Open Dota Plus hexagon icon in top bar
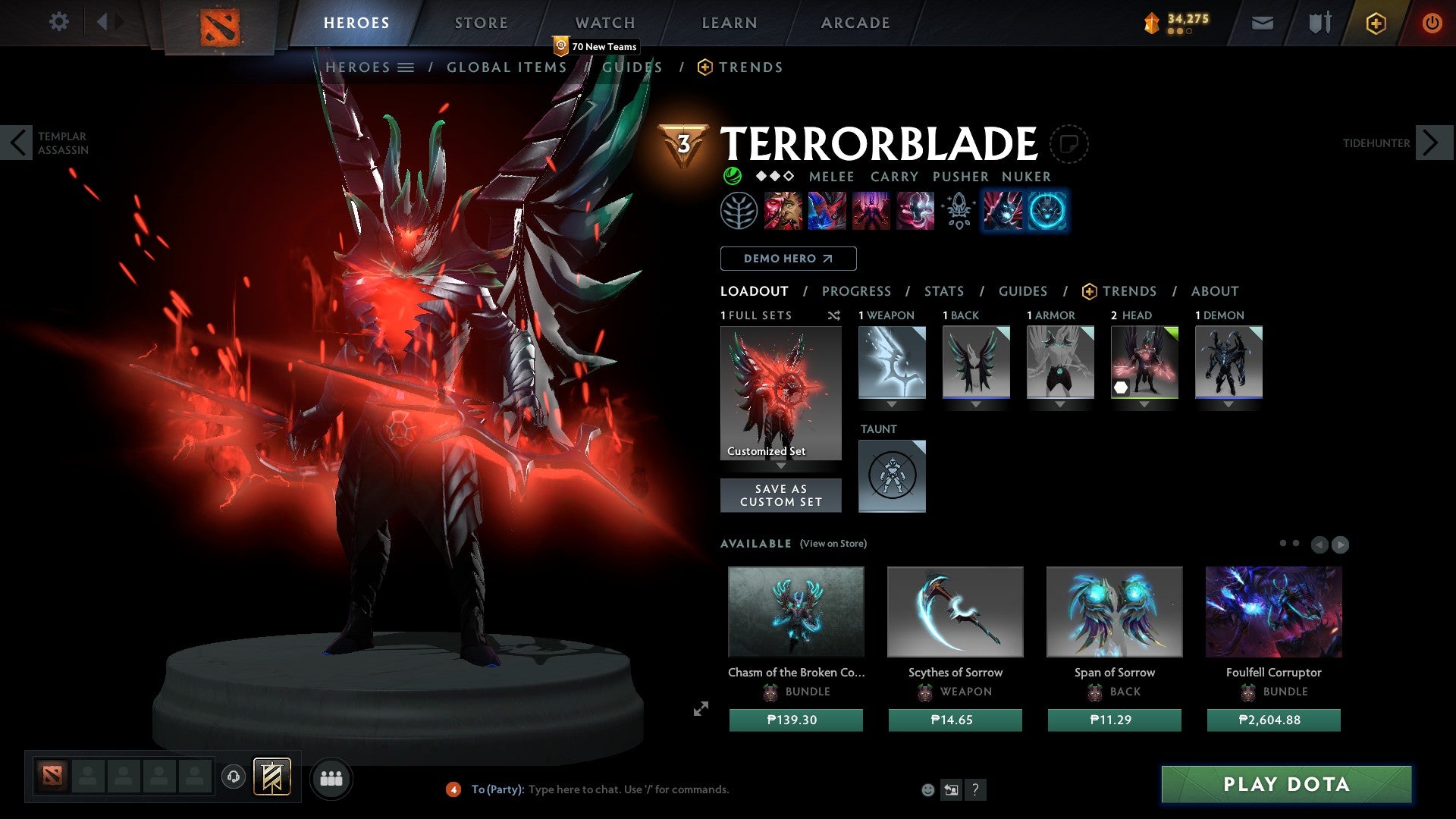1456x819 pixels. click(1375, 23)
